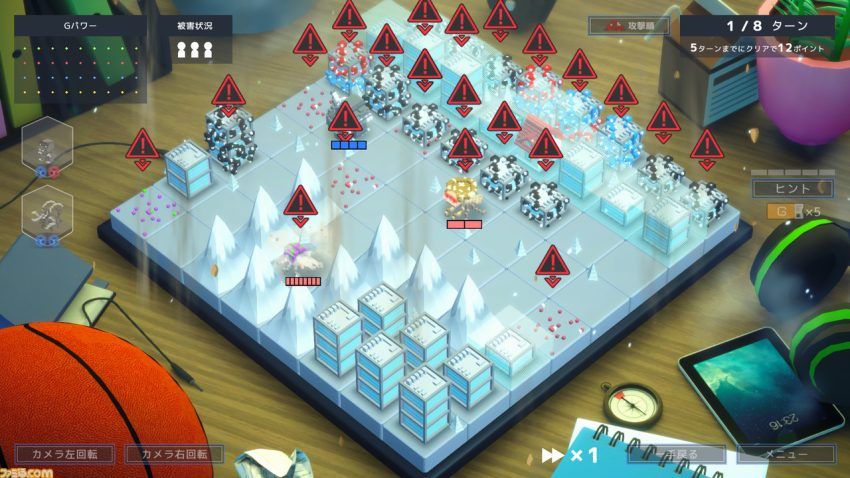Screen dimensions: 850x478
Task: Rotate camera left with カメラ左回転
Action: tap(63, 454)
